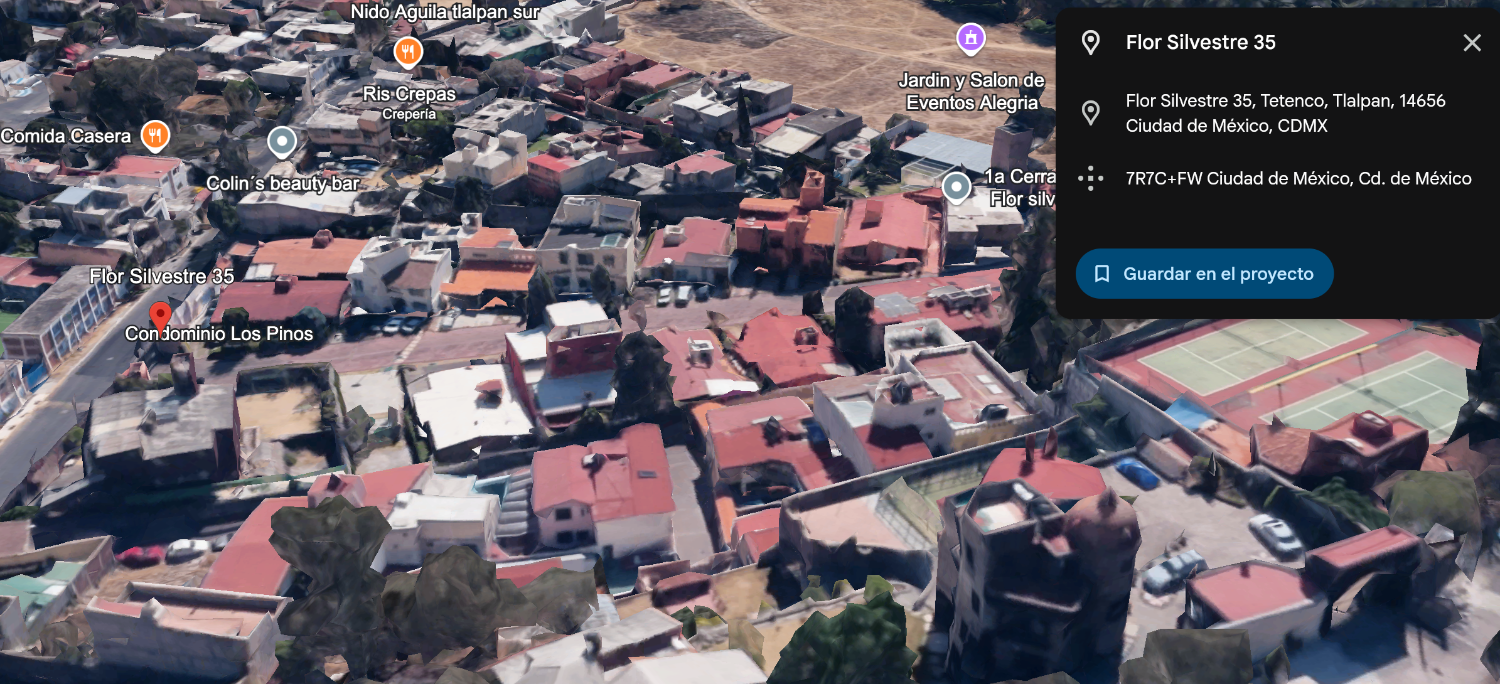Click the Nido Aguila tlalpan sur label
This screenshot has height=684, width=1500.
445,12
